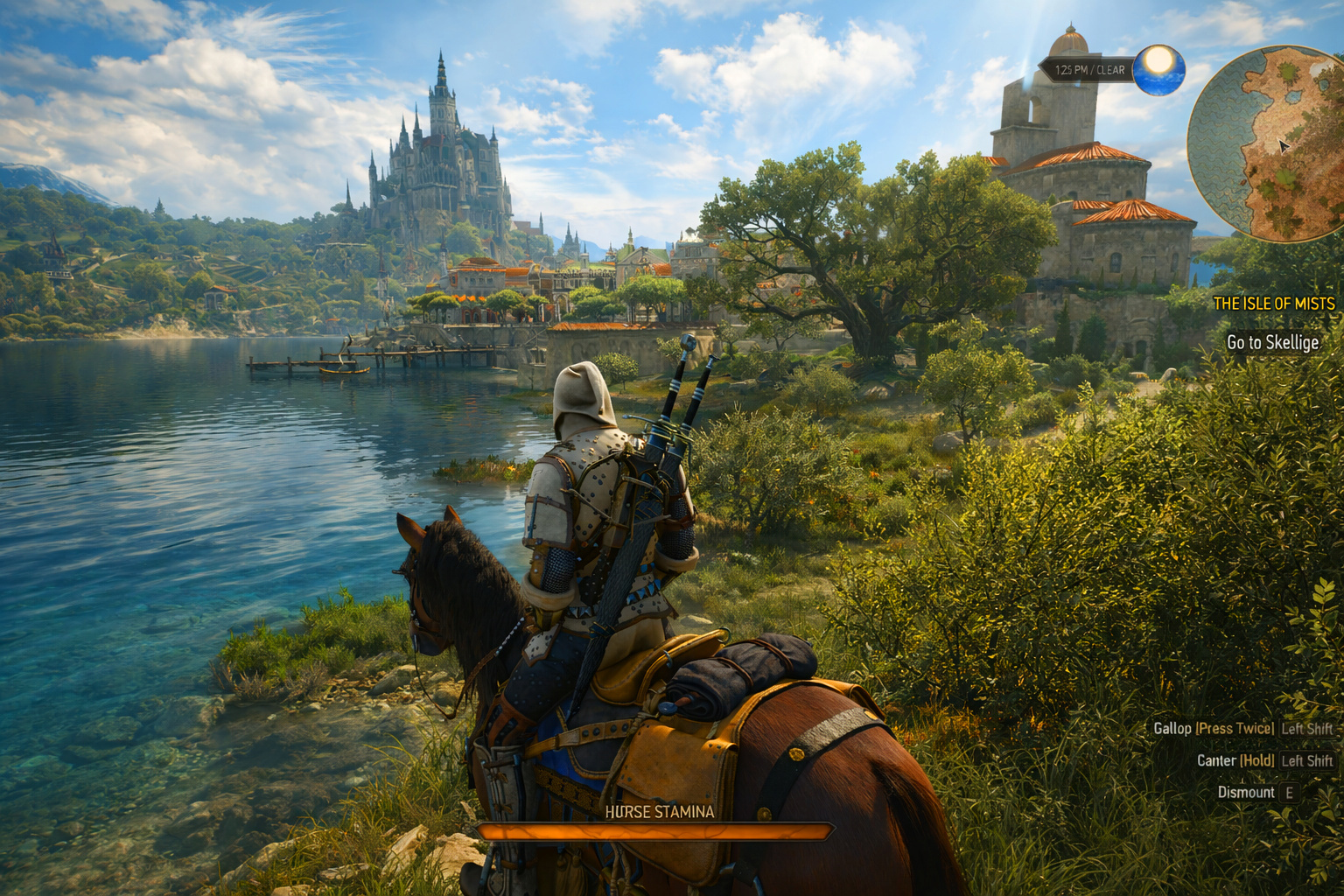
Task: Select The Isle of Mists quest tracker
Action: pyautogui.click(x=1274, y=304)
